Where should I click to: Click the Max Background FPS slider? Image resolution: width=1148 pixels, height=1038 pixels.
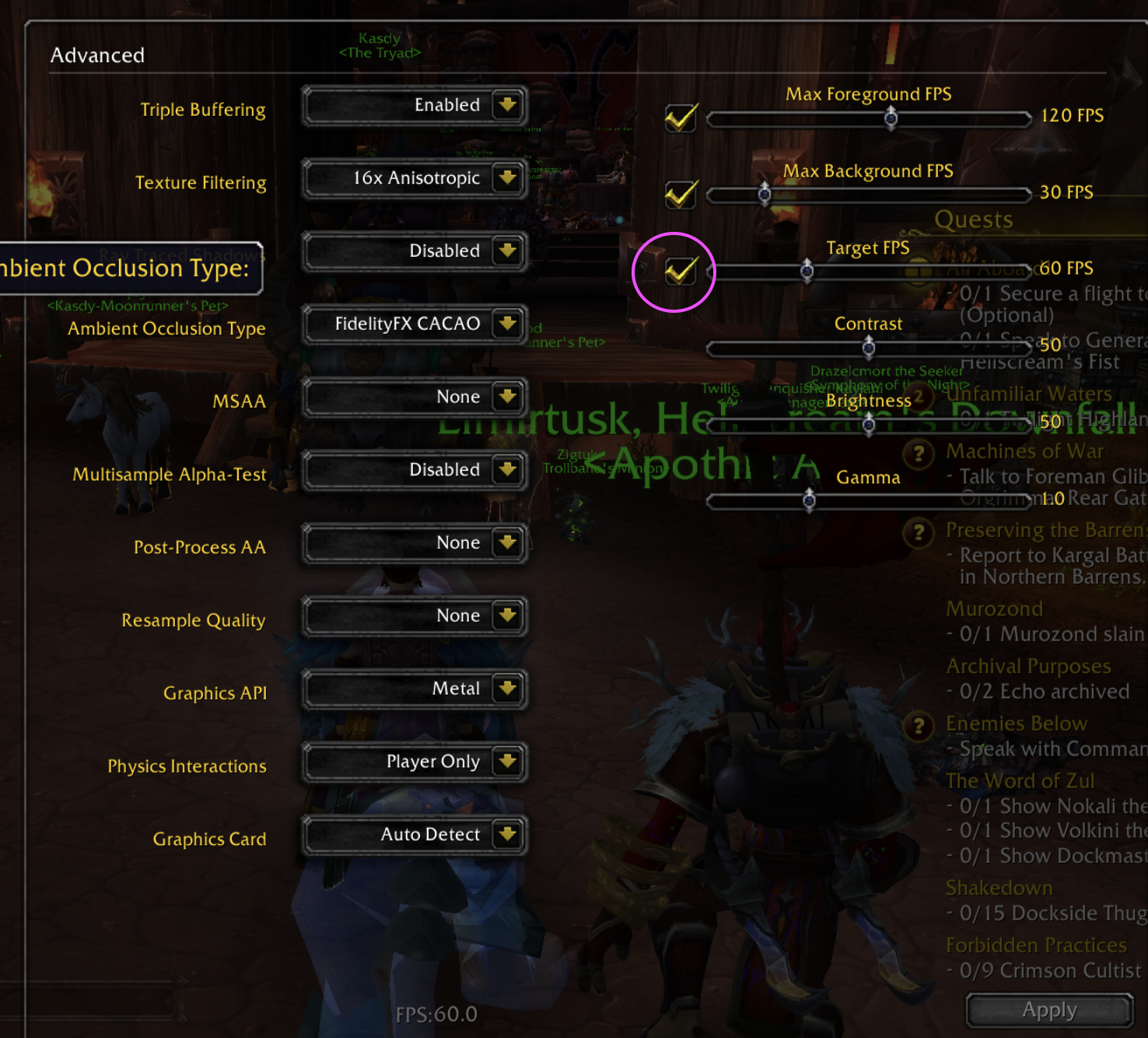[869, 195]
